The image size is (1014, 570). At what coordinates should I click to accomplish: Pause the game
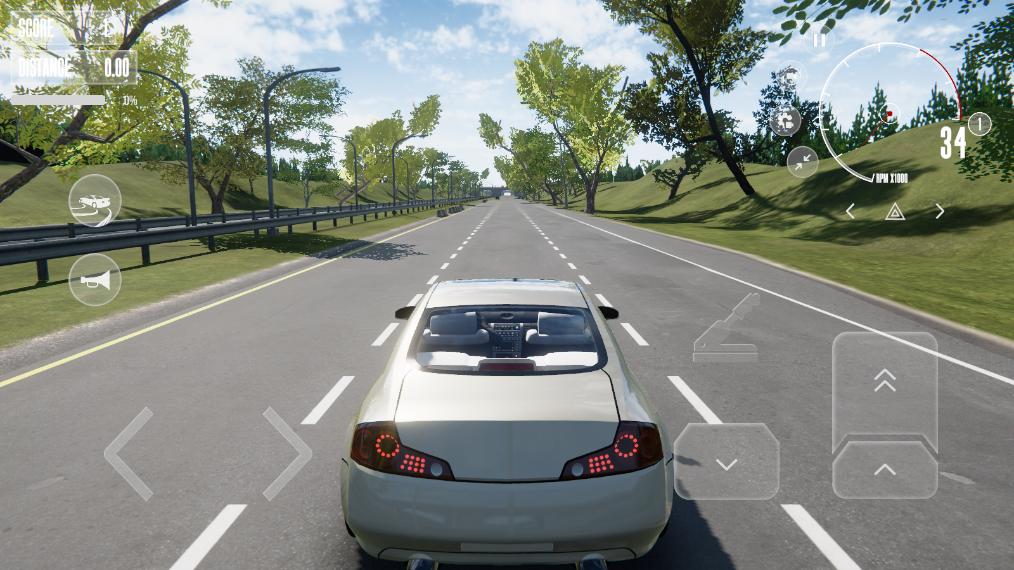point(820,40)
